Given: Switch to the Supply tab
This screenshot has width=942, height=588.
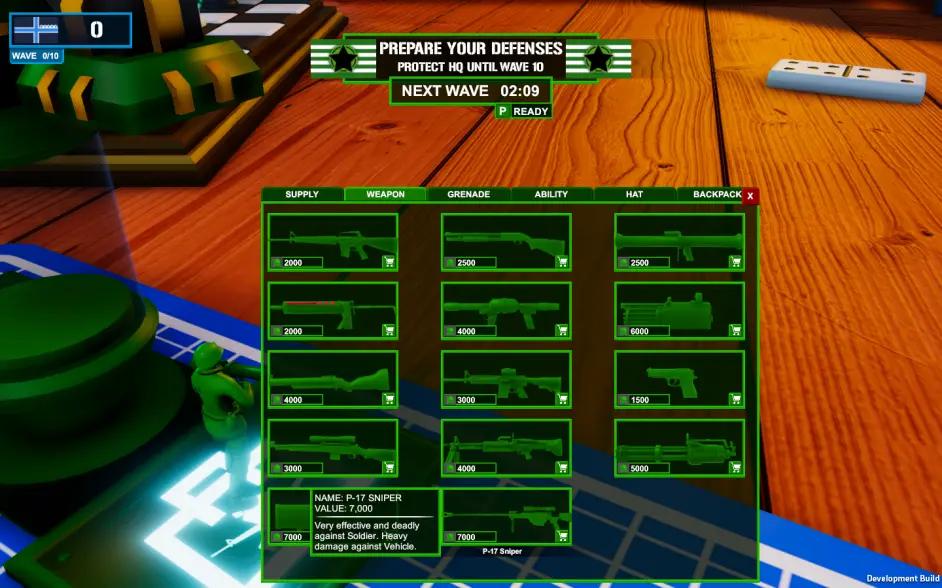Looking at the screenshot, I should tap(302, 194).
